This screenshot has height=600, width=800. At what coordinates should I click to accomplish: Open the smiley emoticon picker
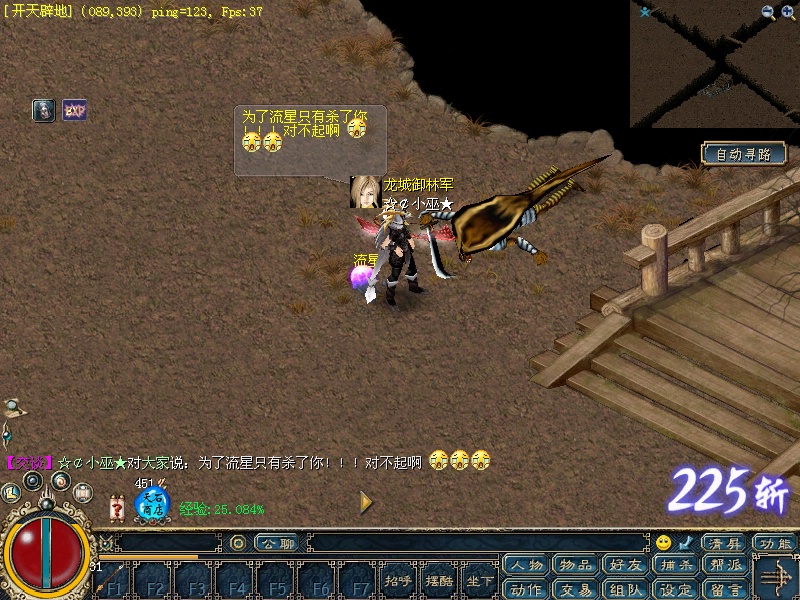[x=664, y=543]
